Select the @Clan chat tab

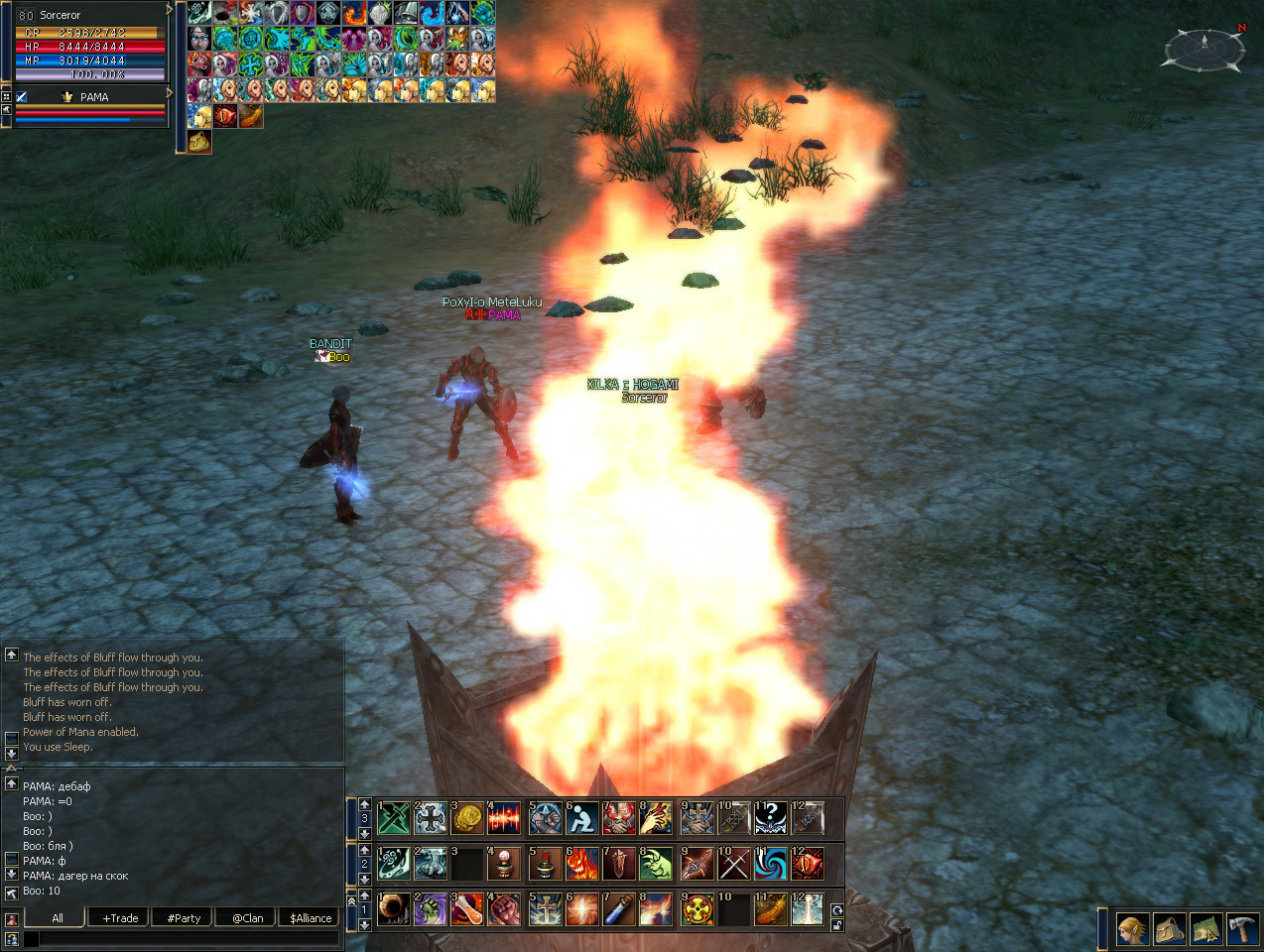(248, 918)
